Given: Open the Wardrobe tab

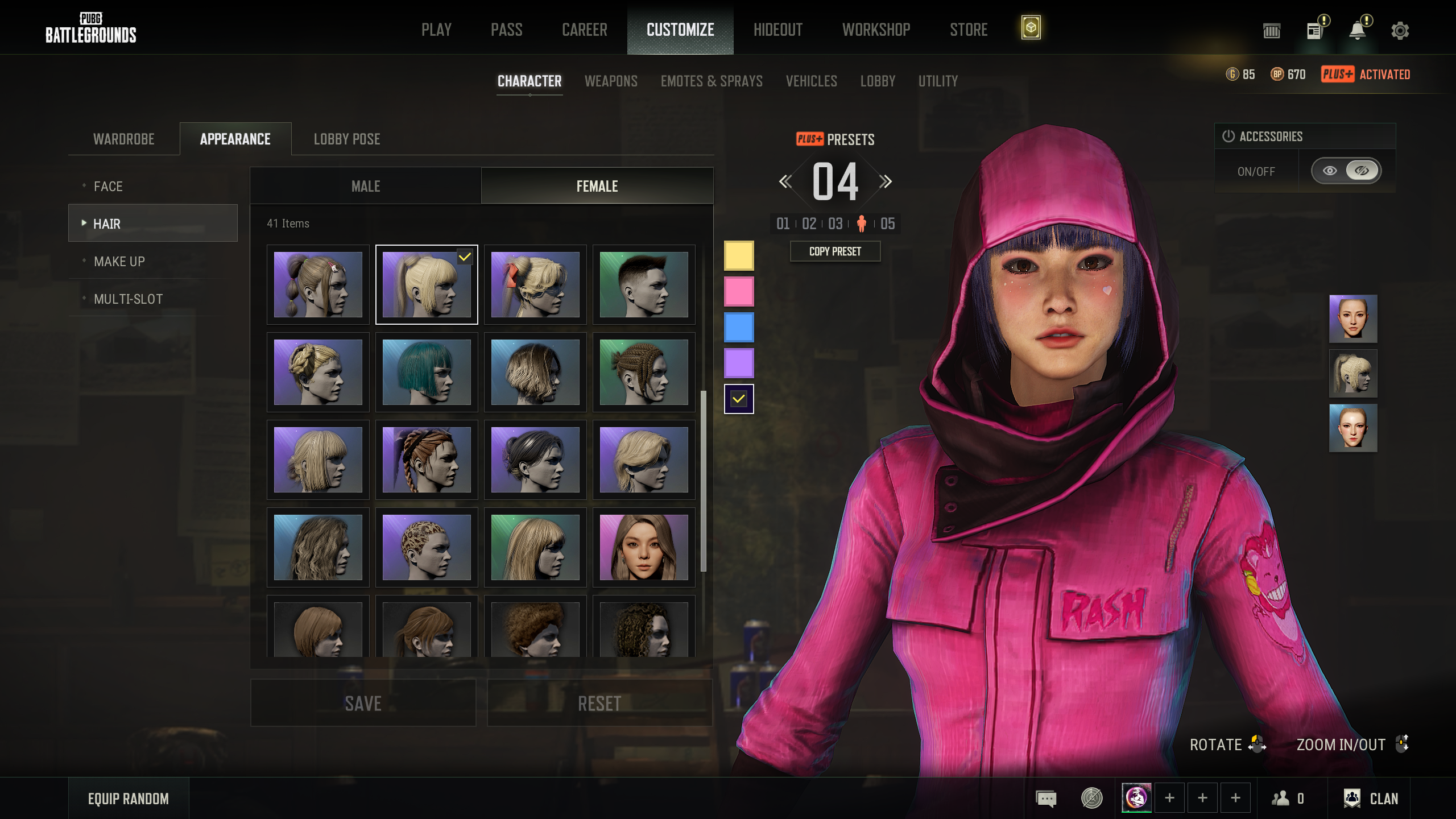Looking at the screenshot, I should pyautogui.click(x=123, y=139).
